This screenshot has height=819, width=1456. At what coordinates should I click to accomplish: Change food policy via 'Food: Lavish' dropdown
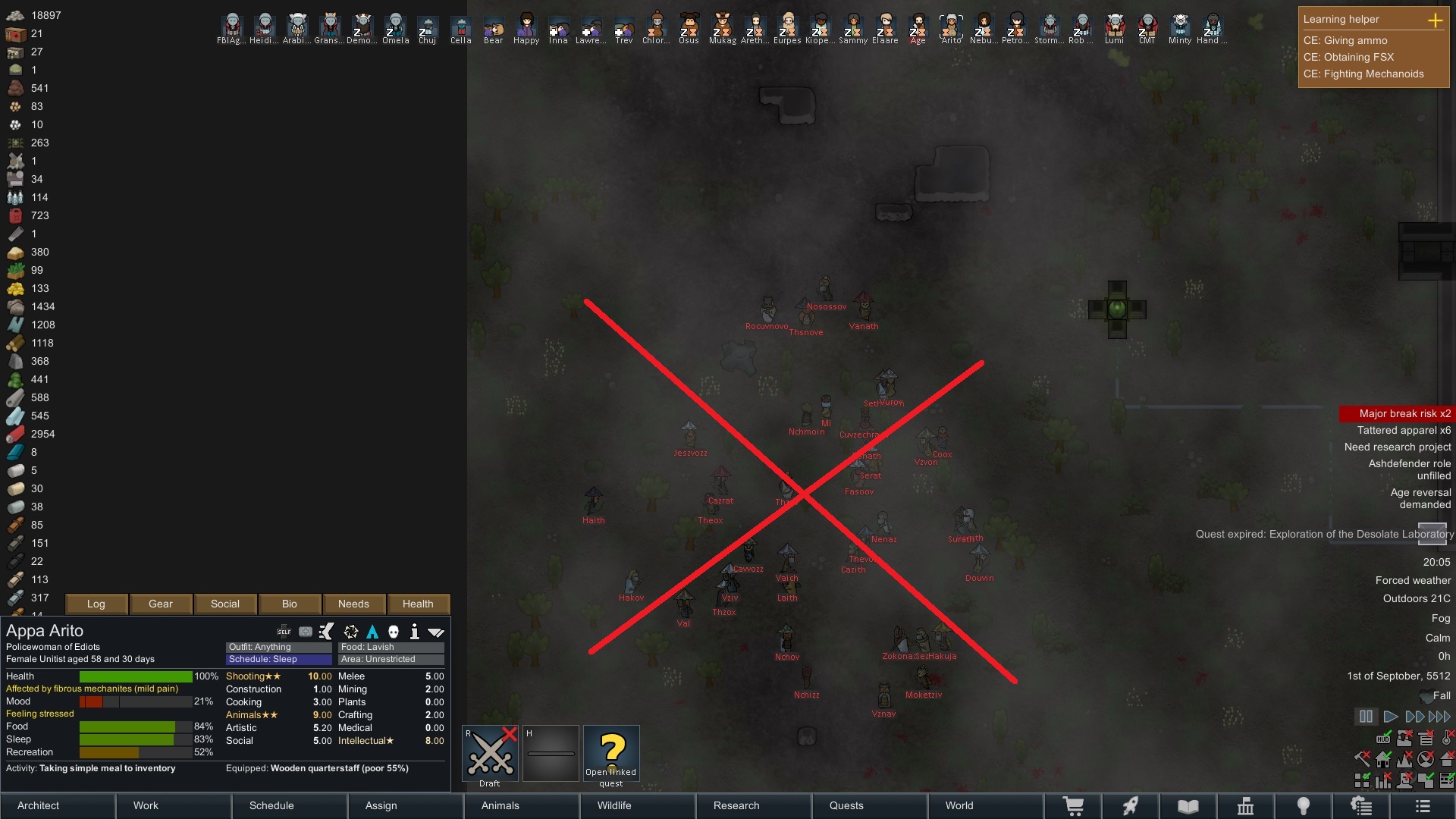391,647
